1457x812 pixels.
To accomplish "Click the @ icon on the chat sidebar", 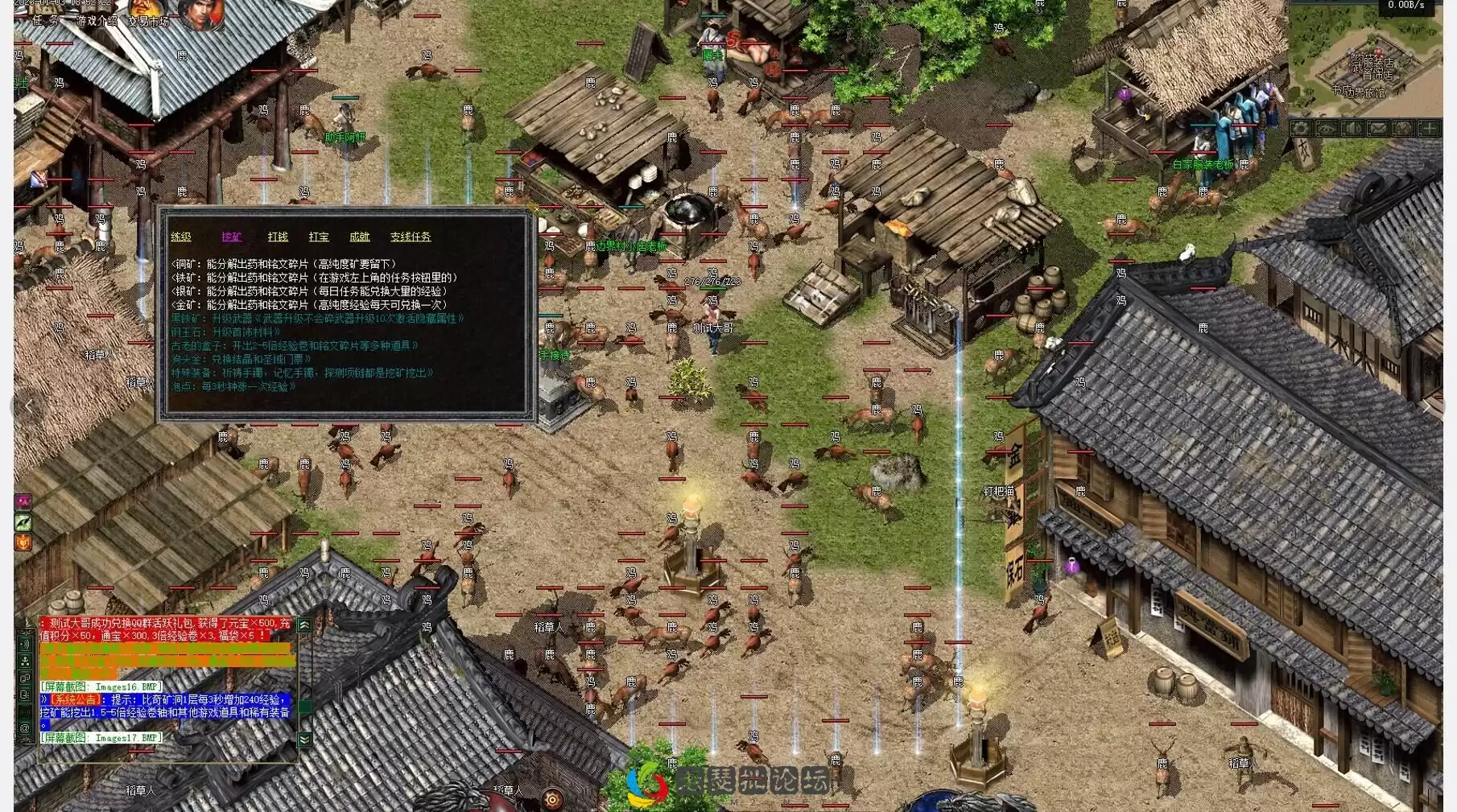I will click(x=25, y=727).
